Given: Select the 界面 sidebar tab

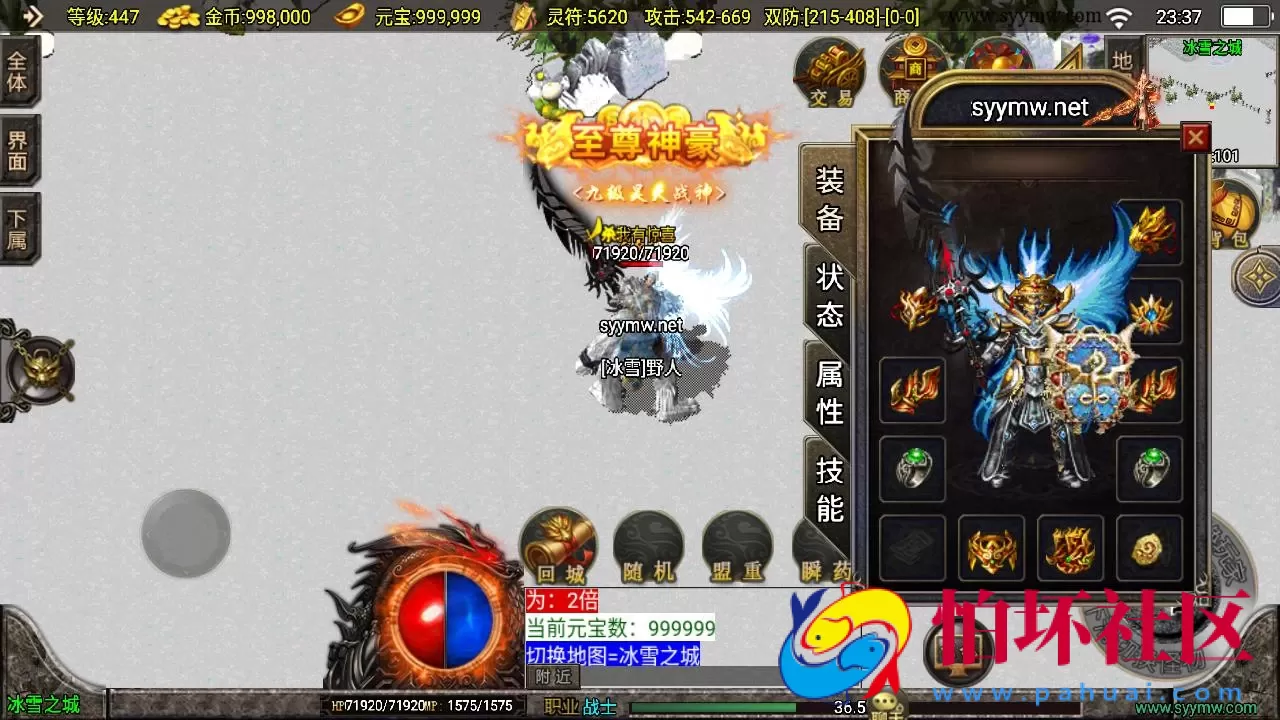Looking at the screenshot, I should click(18, 148).
